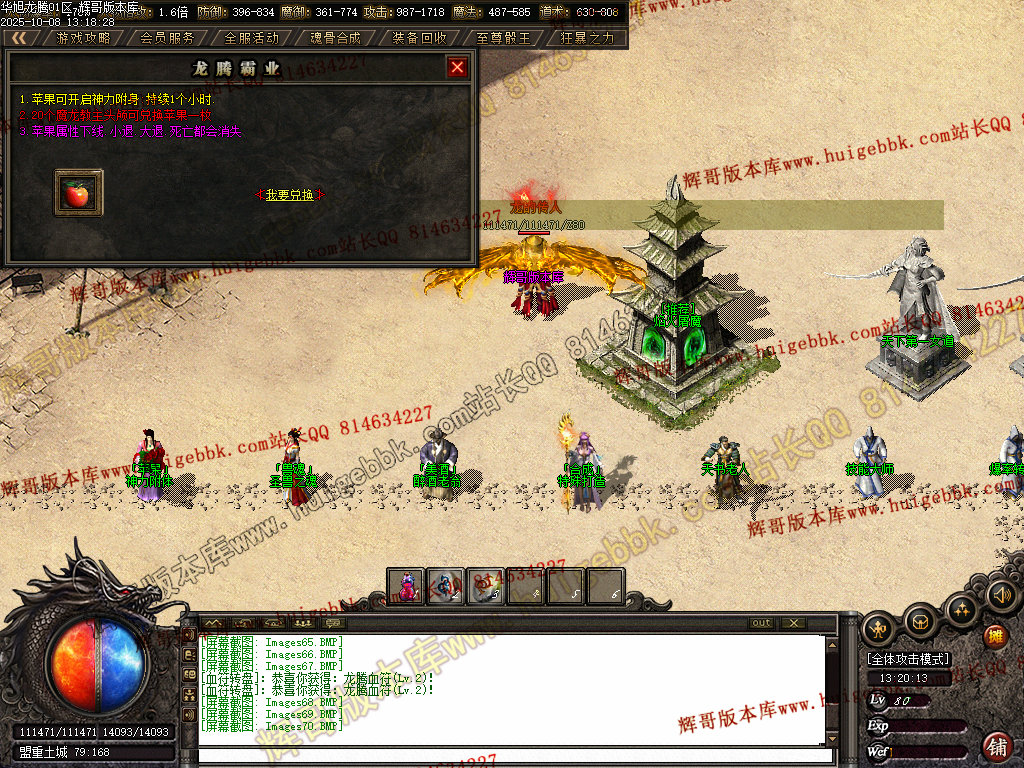The height and width of the screenshot is (768, 1024).
Task: Click the 'out' button above chat
Action: click(762, 623)
